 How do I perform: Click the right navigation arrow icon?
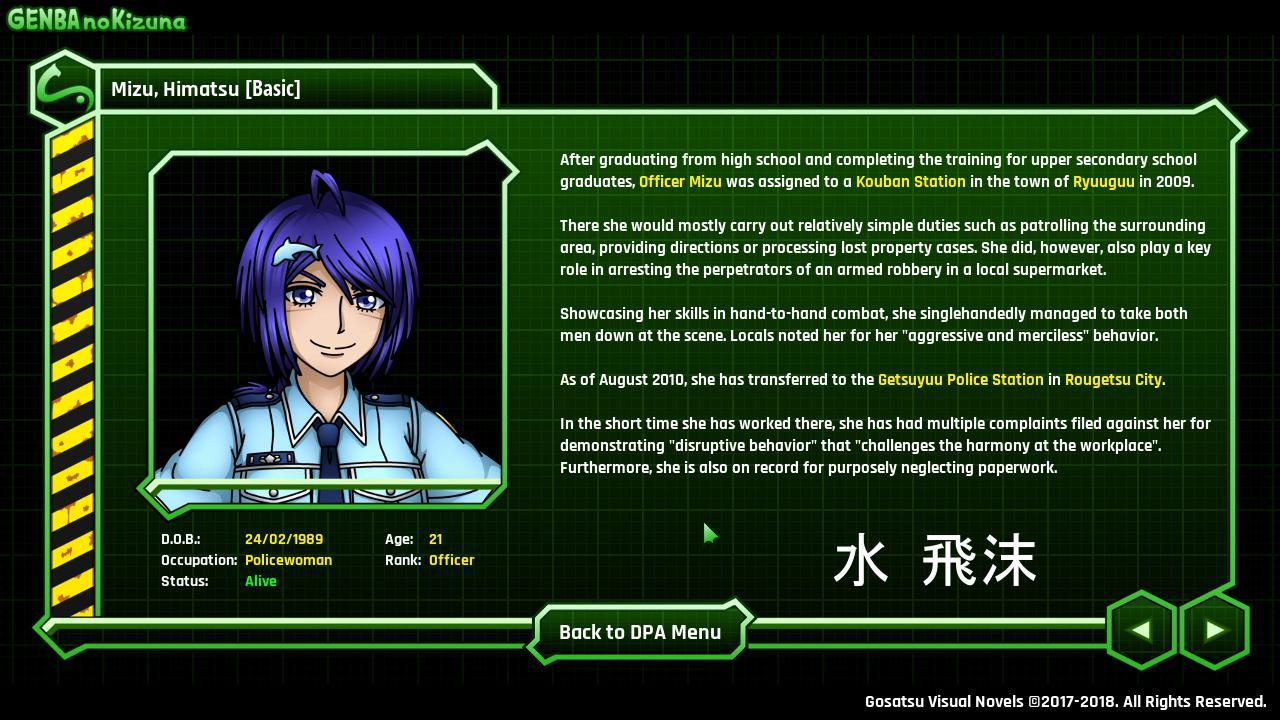click(1215, 630)
